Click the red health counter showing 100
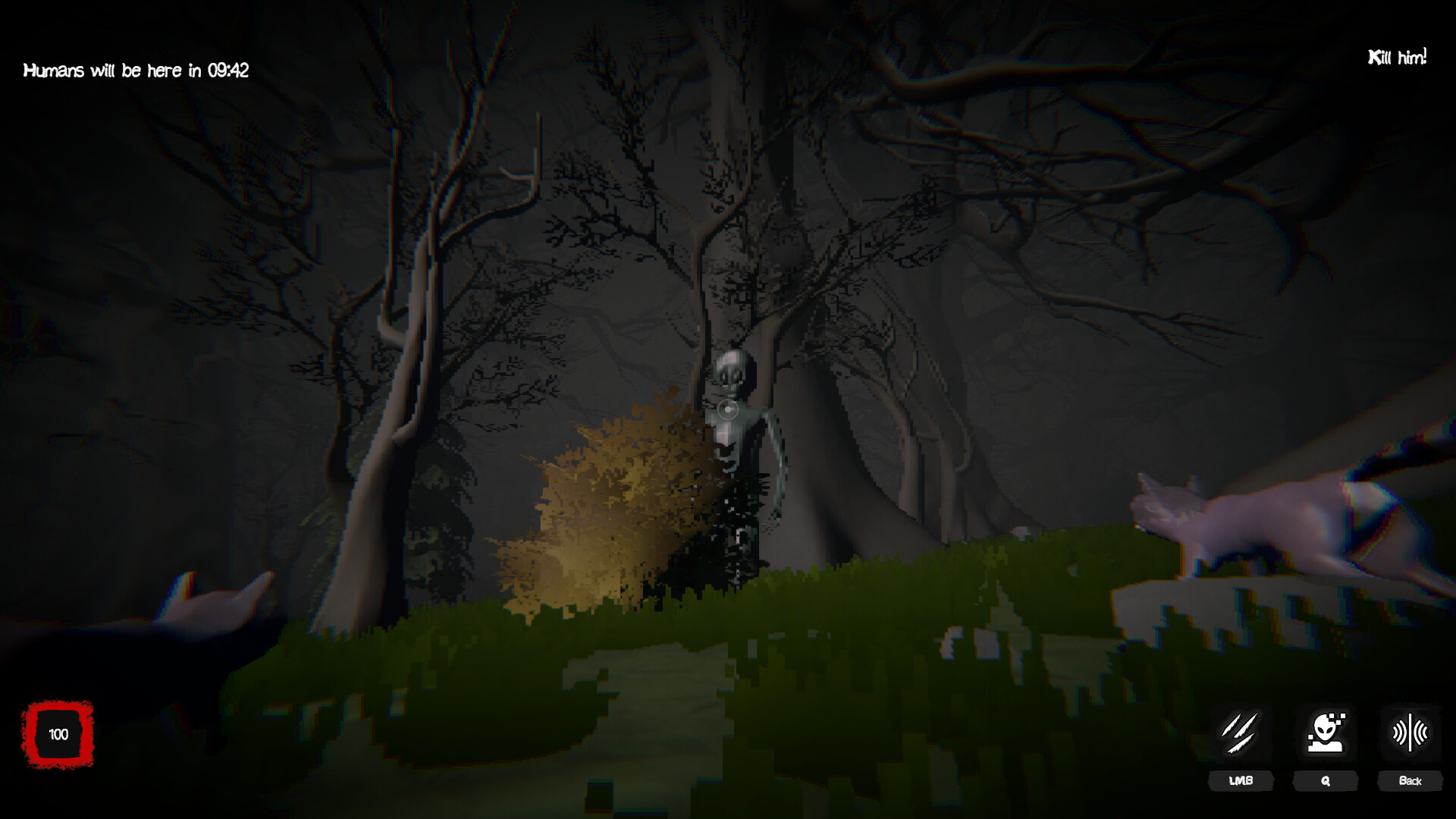Image resolution: width=1456 pixels, height=819 pixels. 58,734
